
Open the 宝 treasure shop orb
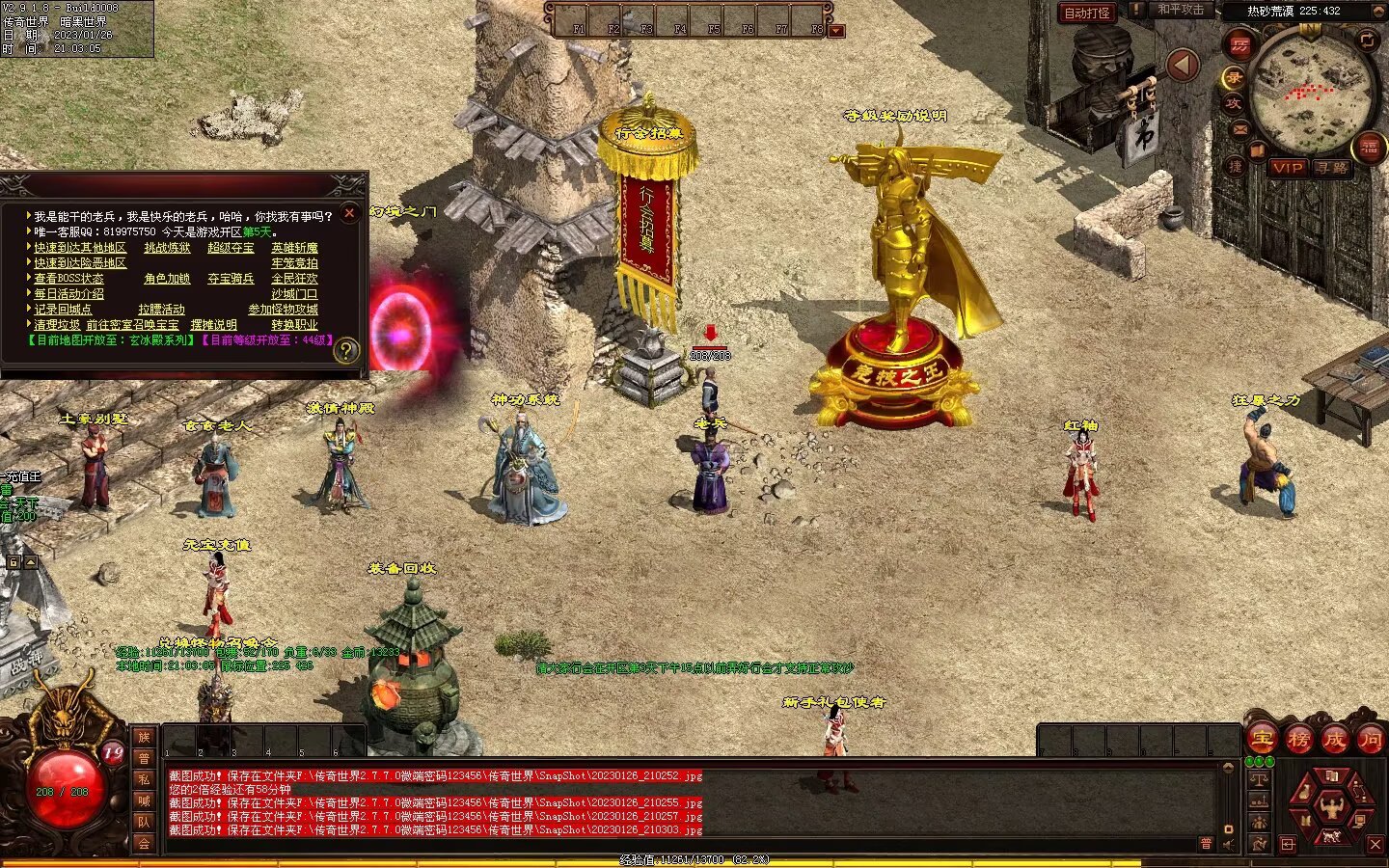[1262, 740]
